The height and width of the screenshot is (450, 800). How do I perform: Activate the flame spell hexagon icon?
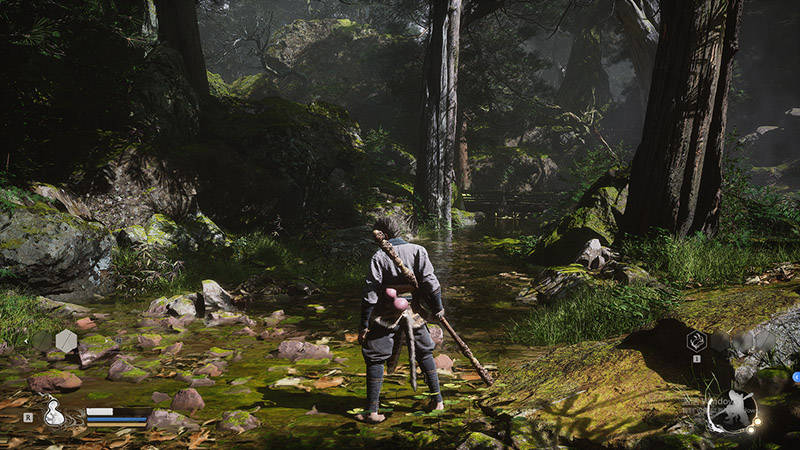tap(696, 341)
